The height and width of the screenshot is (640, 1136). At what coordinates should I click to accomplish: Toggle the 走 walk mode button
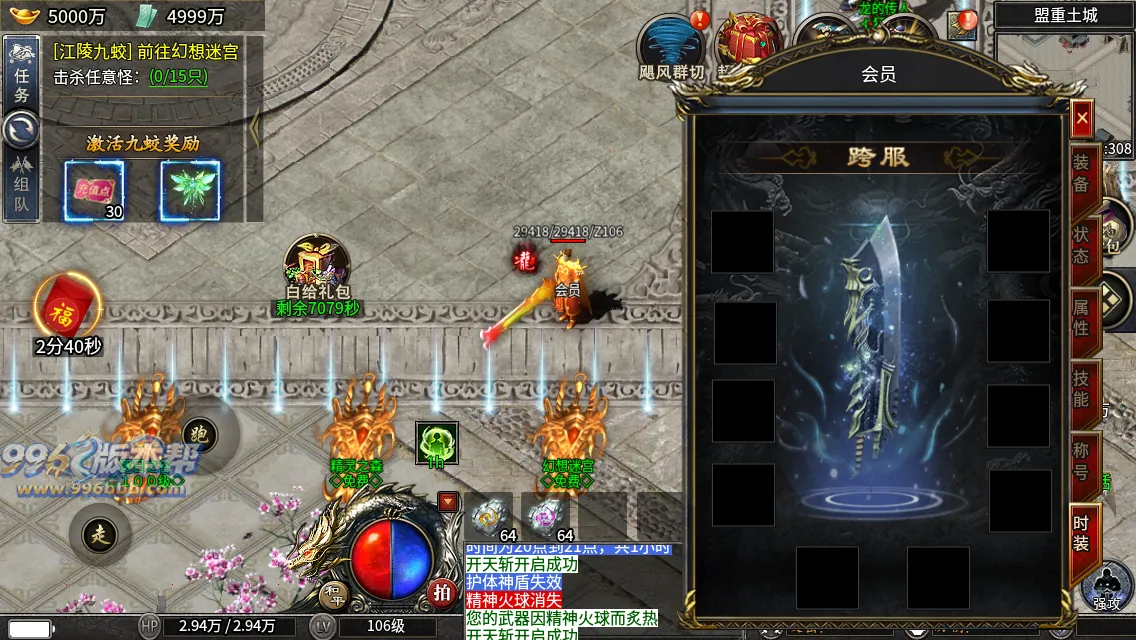pos(100,533)
